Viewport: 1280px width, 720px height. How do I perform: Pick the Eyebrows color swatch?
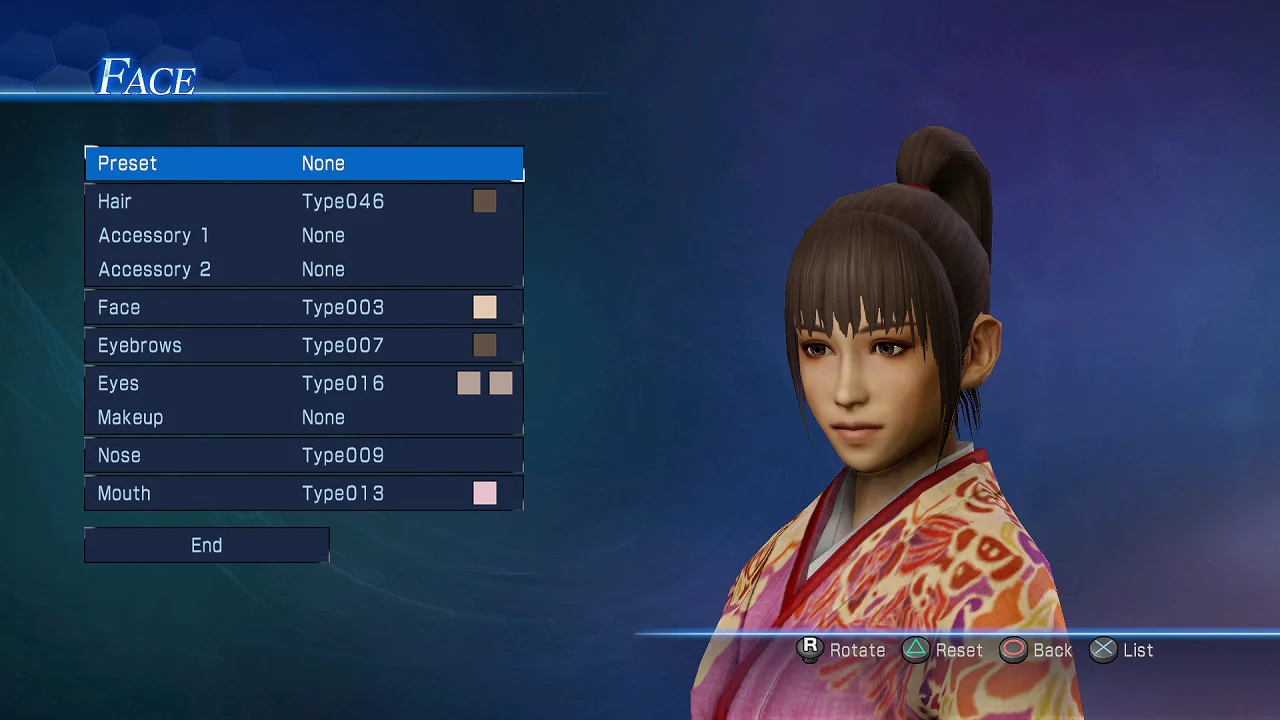[485, 345]
